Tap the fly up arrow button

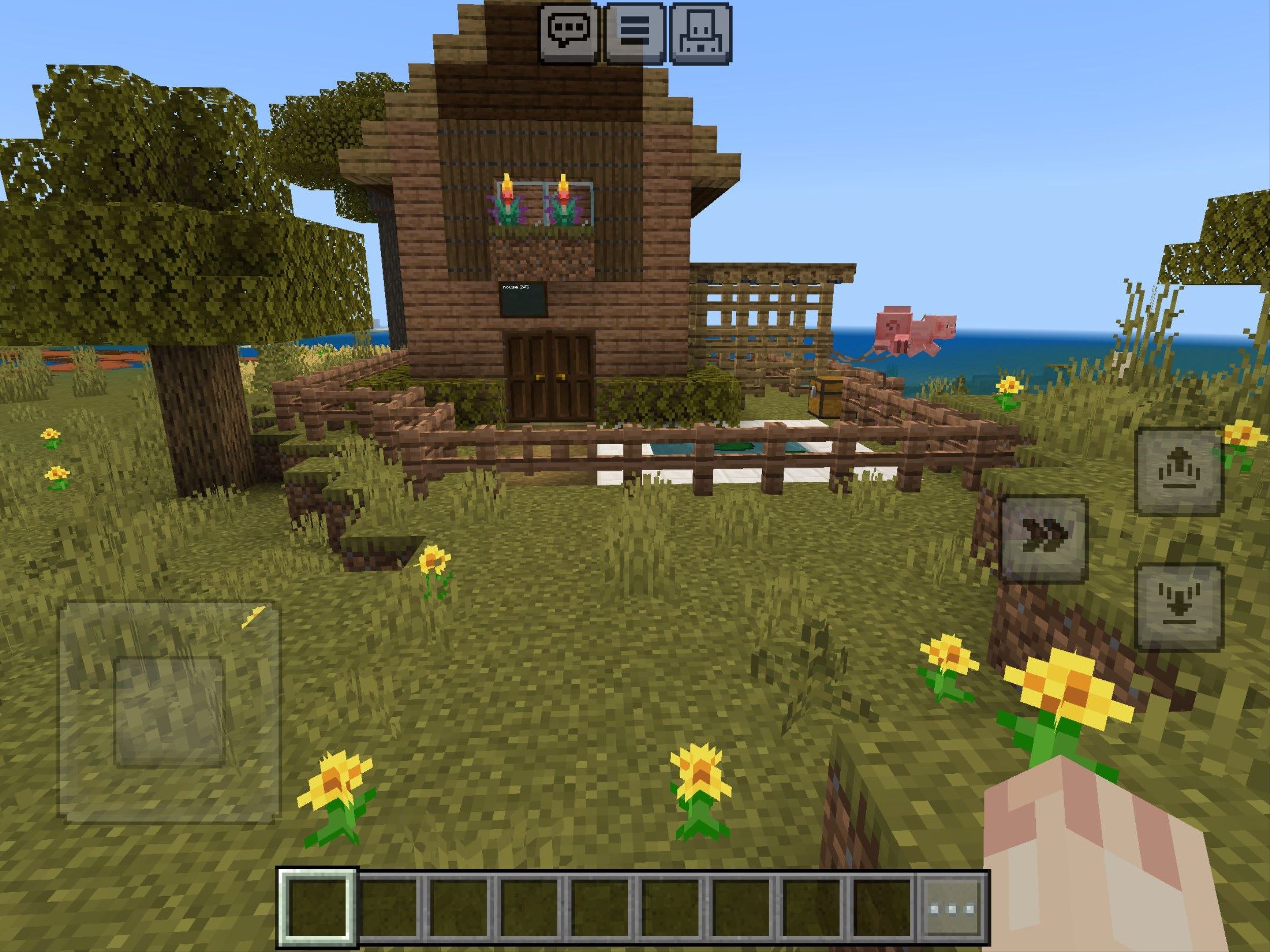tap(1179, 472)
